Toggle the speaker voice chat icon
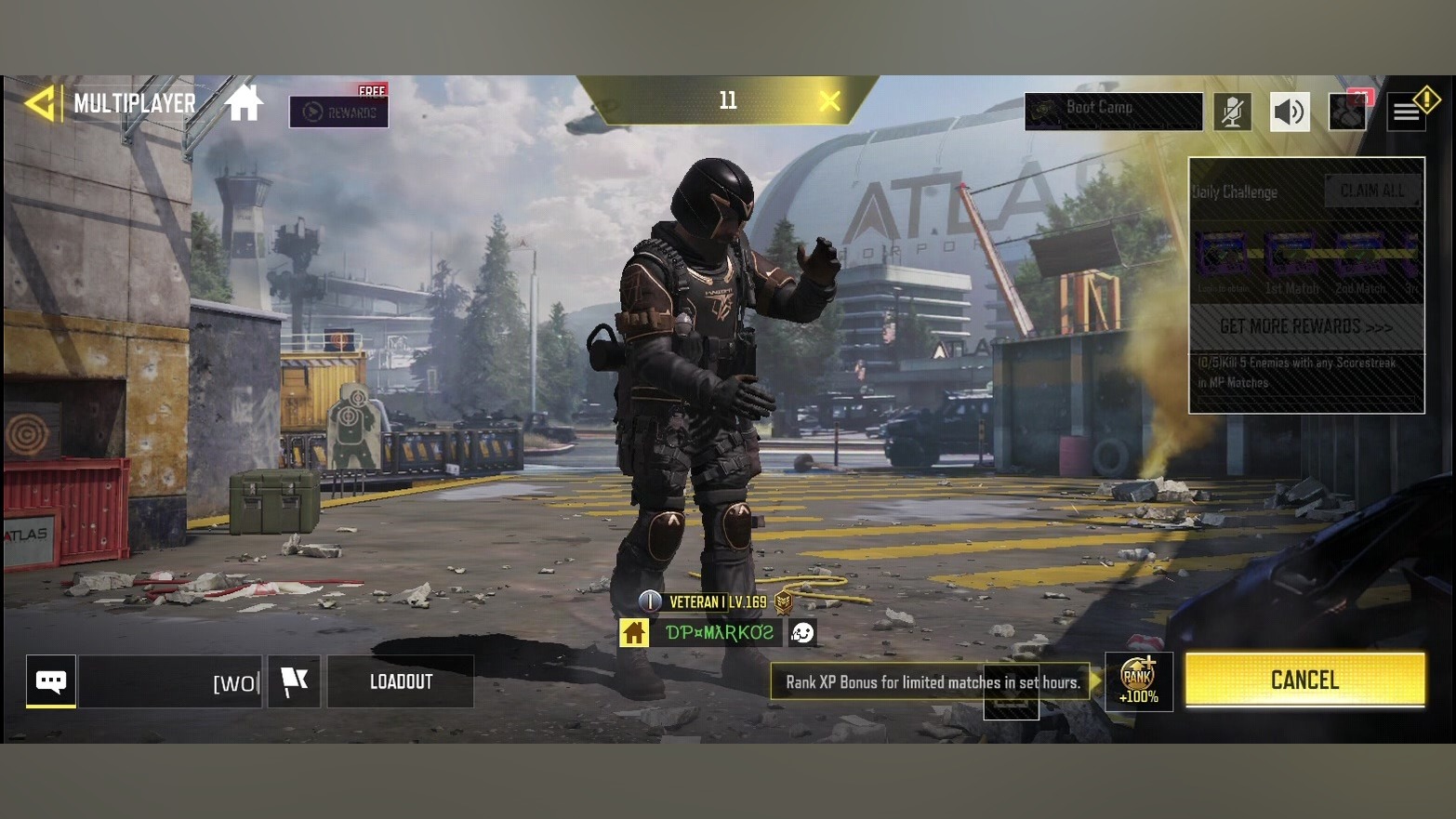1456x819 pixels. point(1290,112)
